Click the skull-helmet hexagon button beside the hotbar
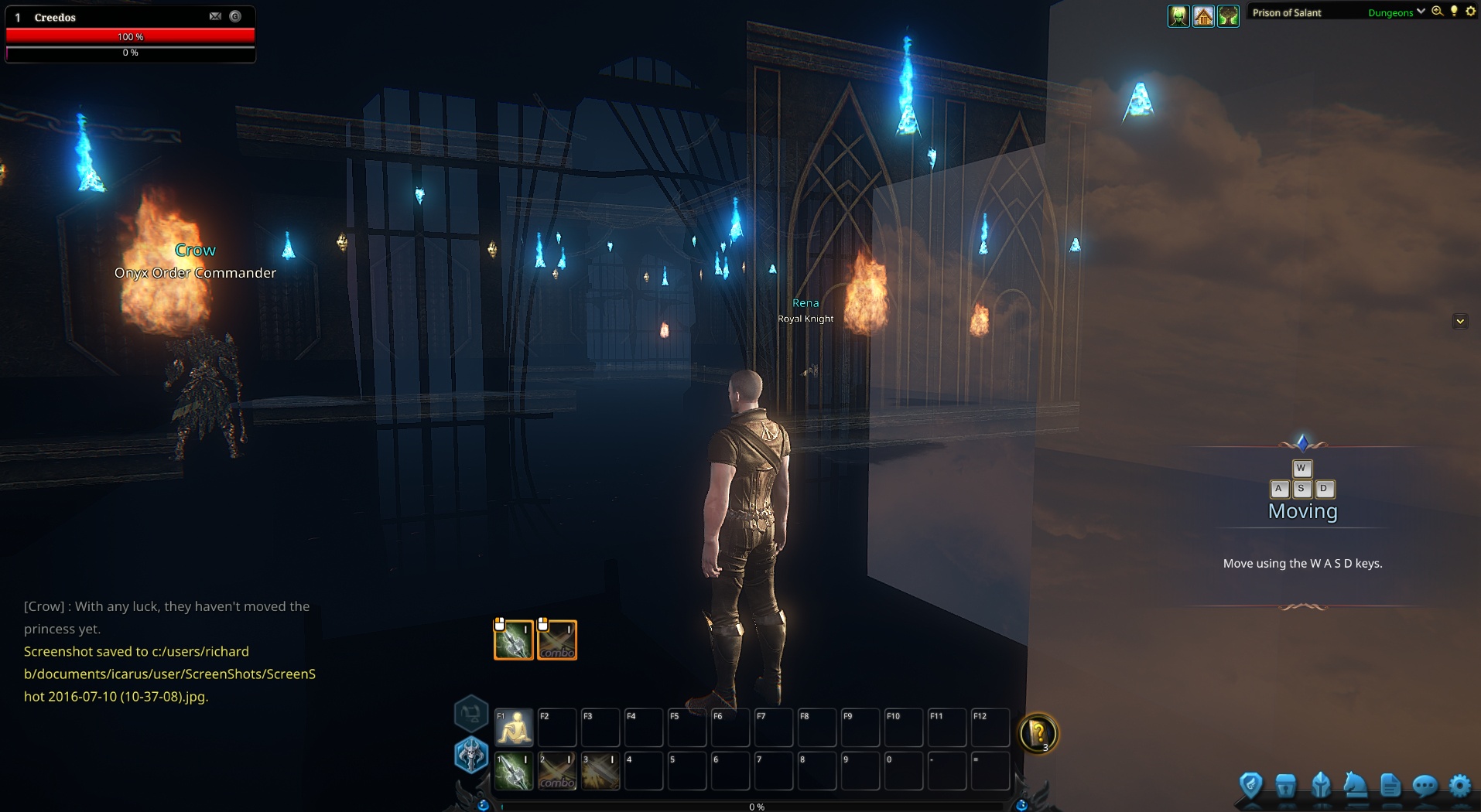Screen dimensions: 1481x812 point(470,755)
